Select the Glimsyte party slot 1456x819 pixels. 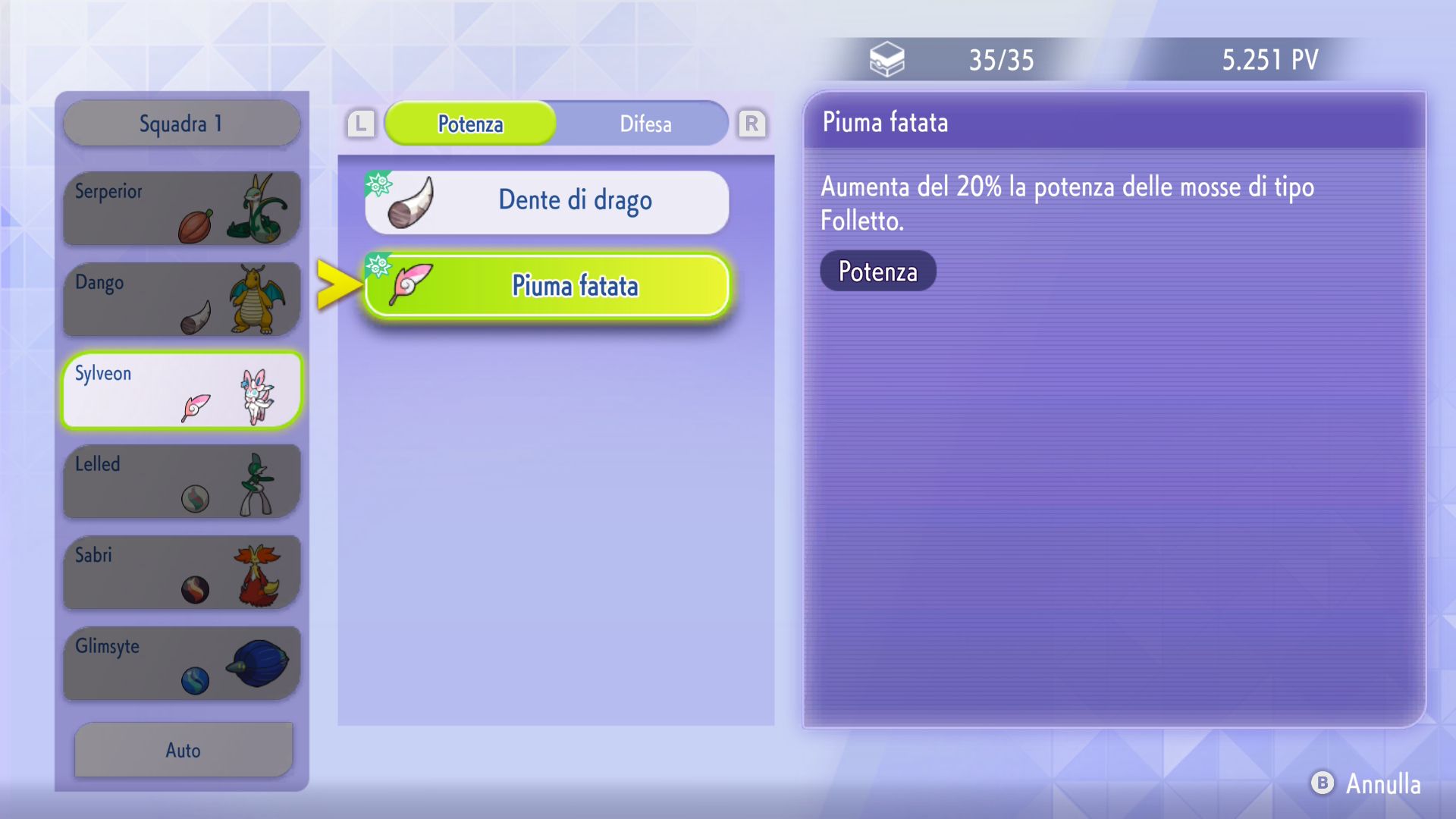181,663
